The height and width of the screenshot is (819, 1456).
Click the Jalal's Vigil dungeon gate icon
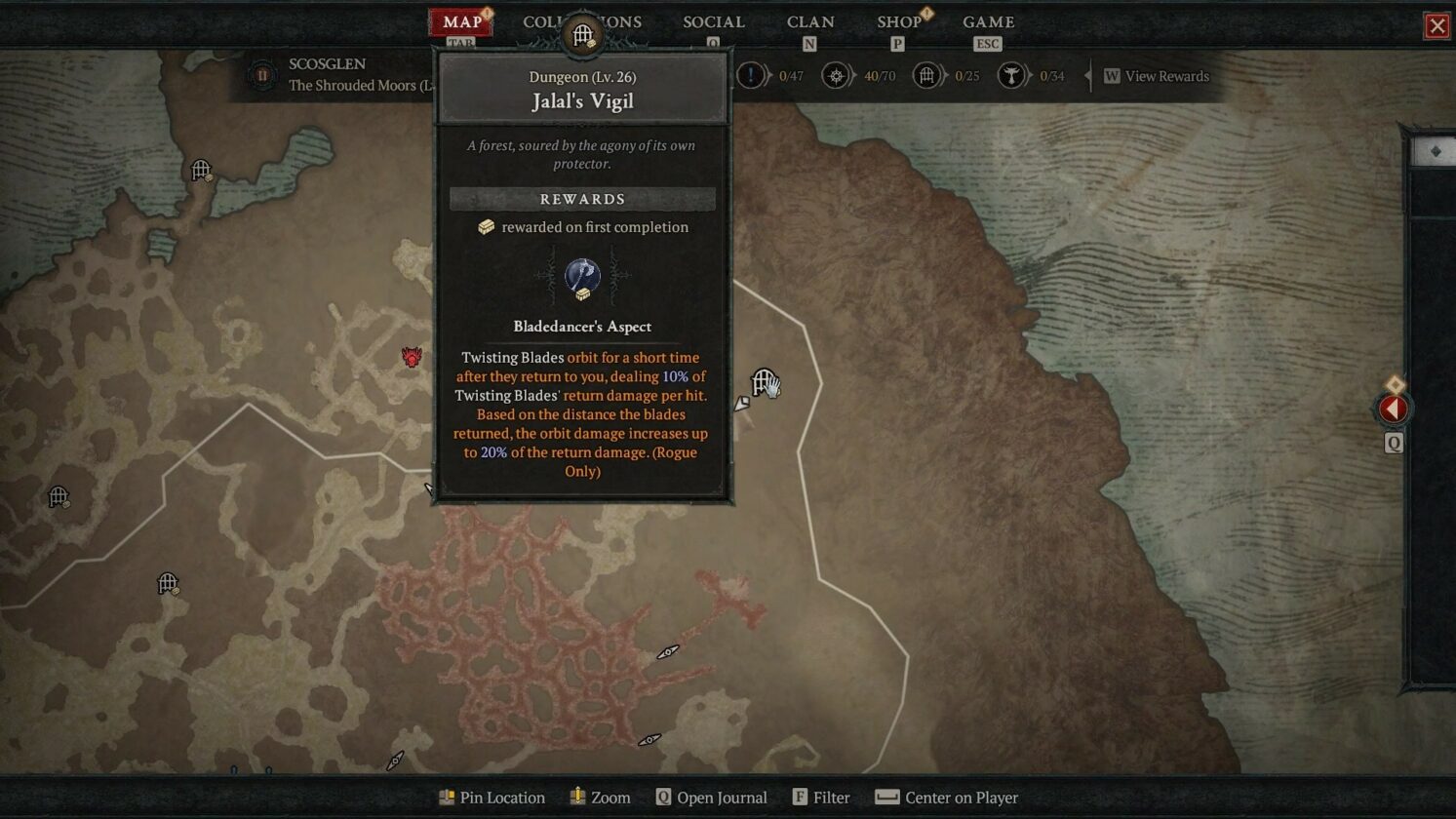tap(764, 380)
